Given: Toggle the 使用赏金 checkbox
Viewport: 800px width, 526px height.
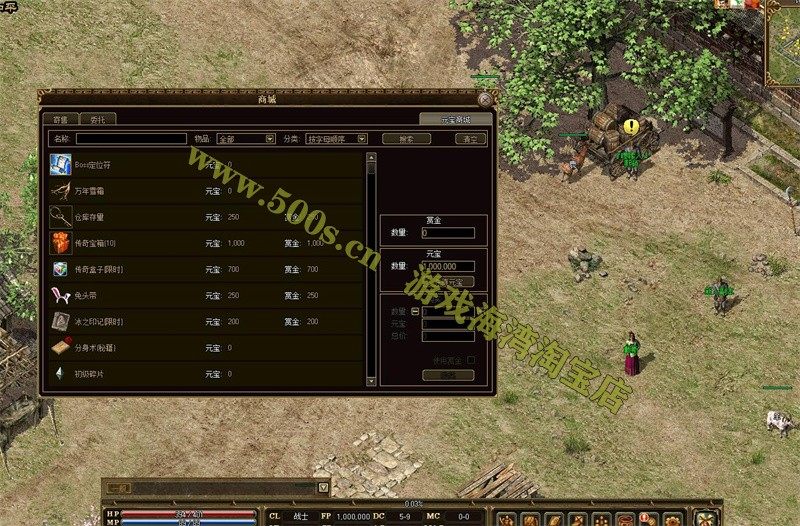Looking at the screenshot, I should tap(471, 360).
